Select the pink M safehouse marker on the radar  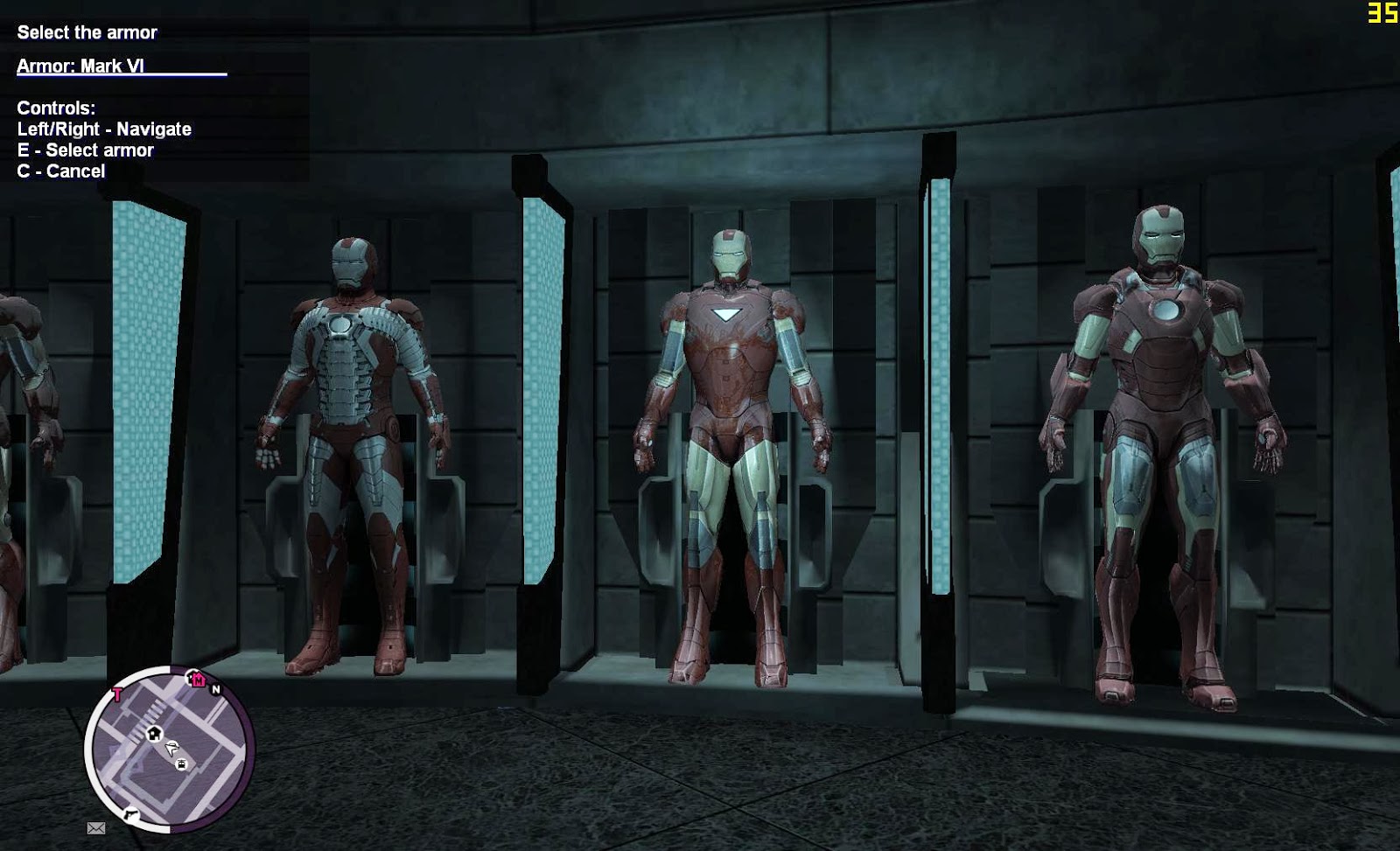tap(199, 680)
